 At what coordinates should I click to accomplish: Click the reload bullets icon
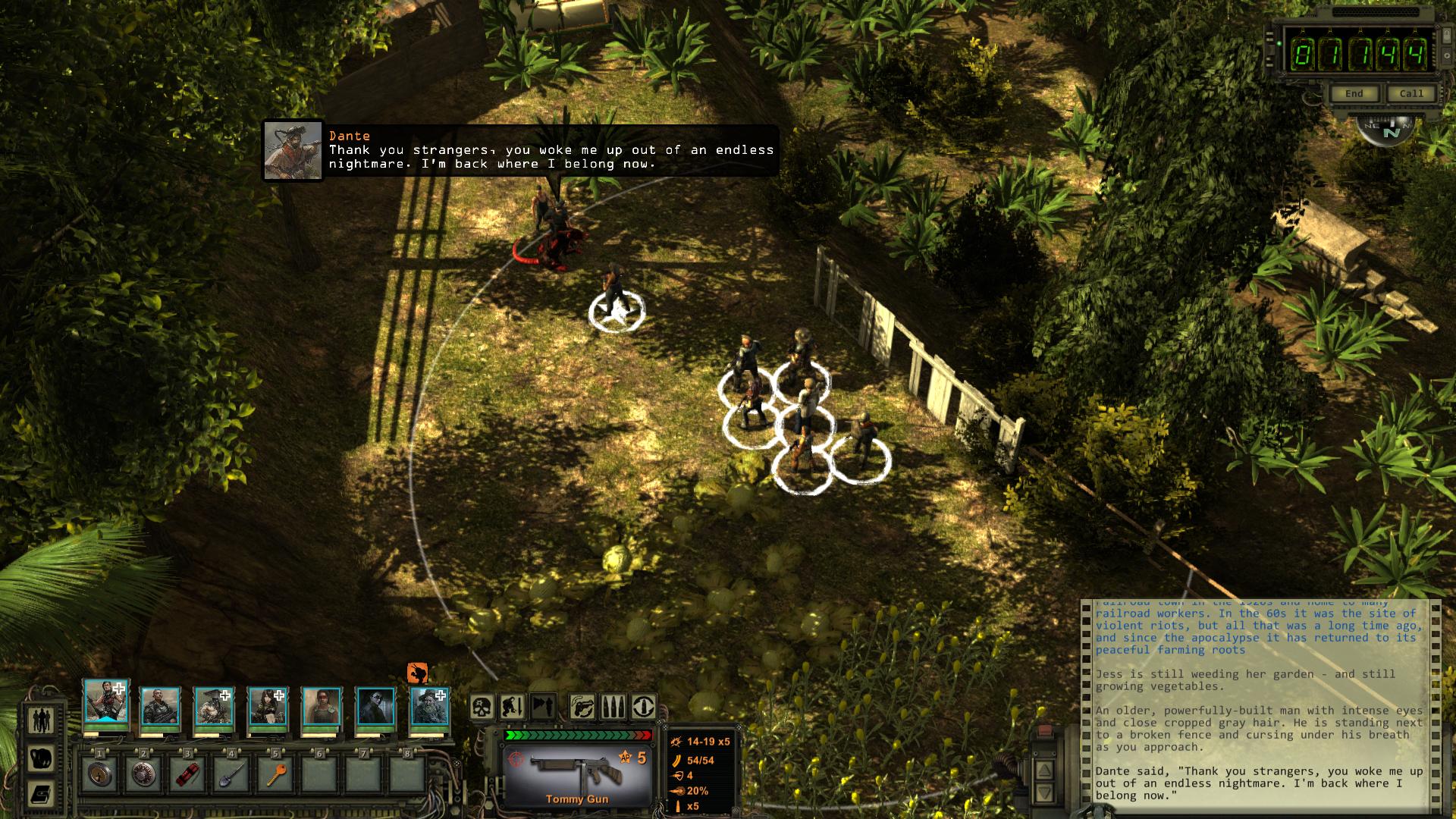613,707
